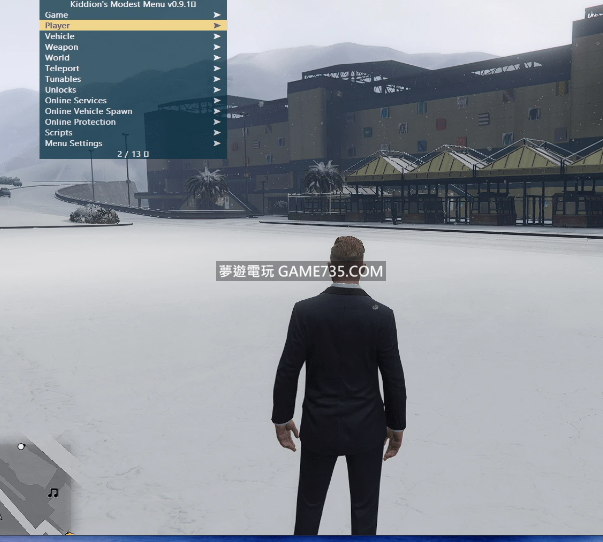Click the music note blip on minimap
The height and width of the screenshot is (542, 603).
[53, 492]
